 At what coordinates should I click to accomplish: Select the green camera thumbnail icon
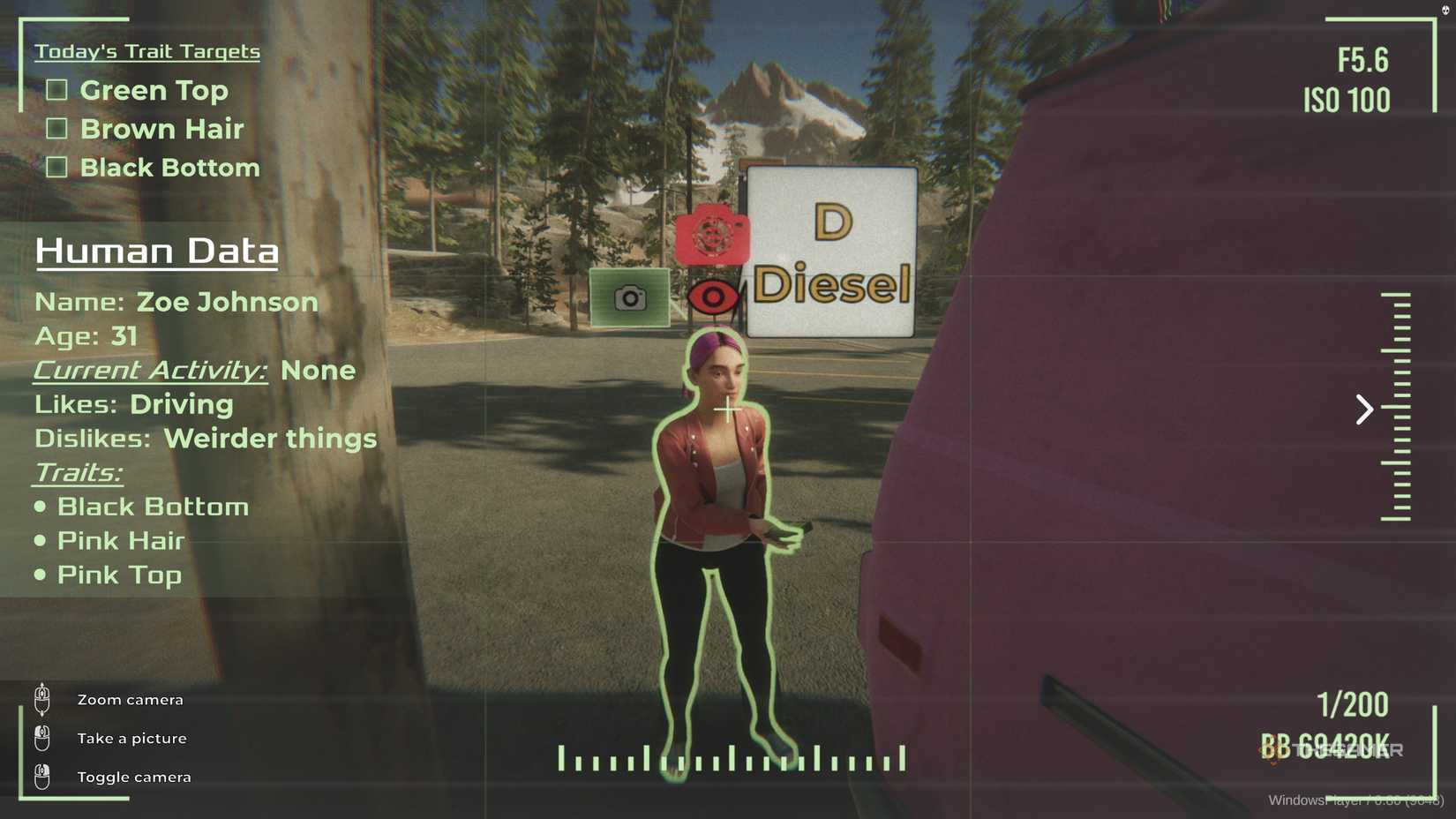point(629,298)
